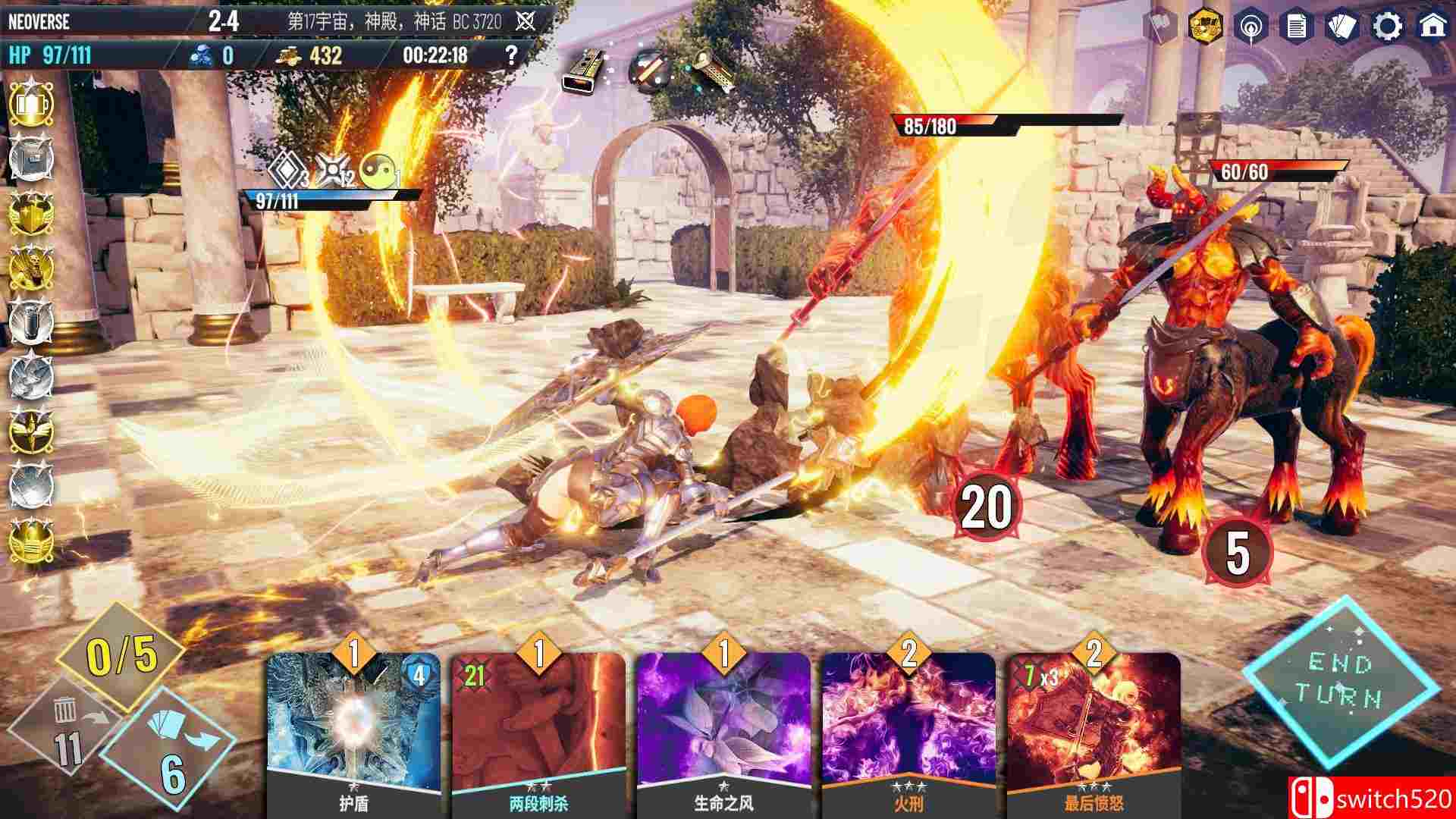Click the flag icon in the top-right row
The width and height of the screenshot is (1456, 819).
coord(1158,23)
